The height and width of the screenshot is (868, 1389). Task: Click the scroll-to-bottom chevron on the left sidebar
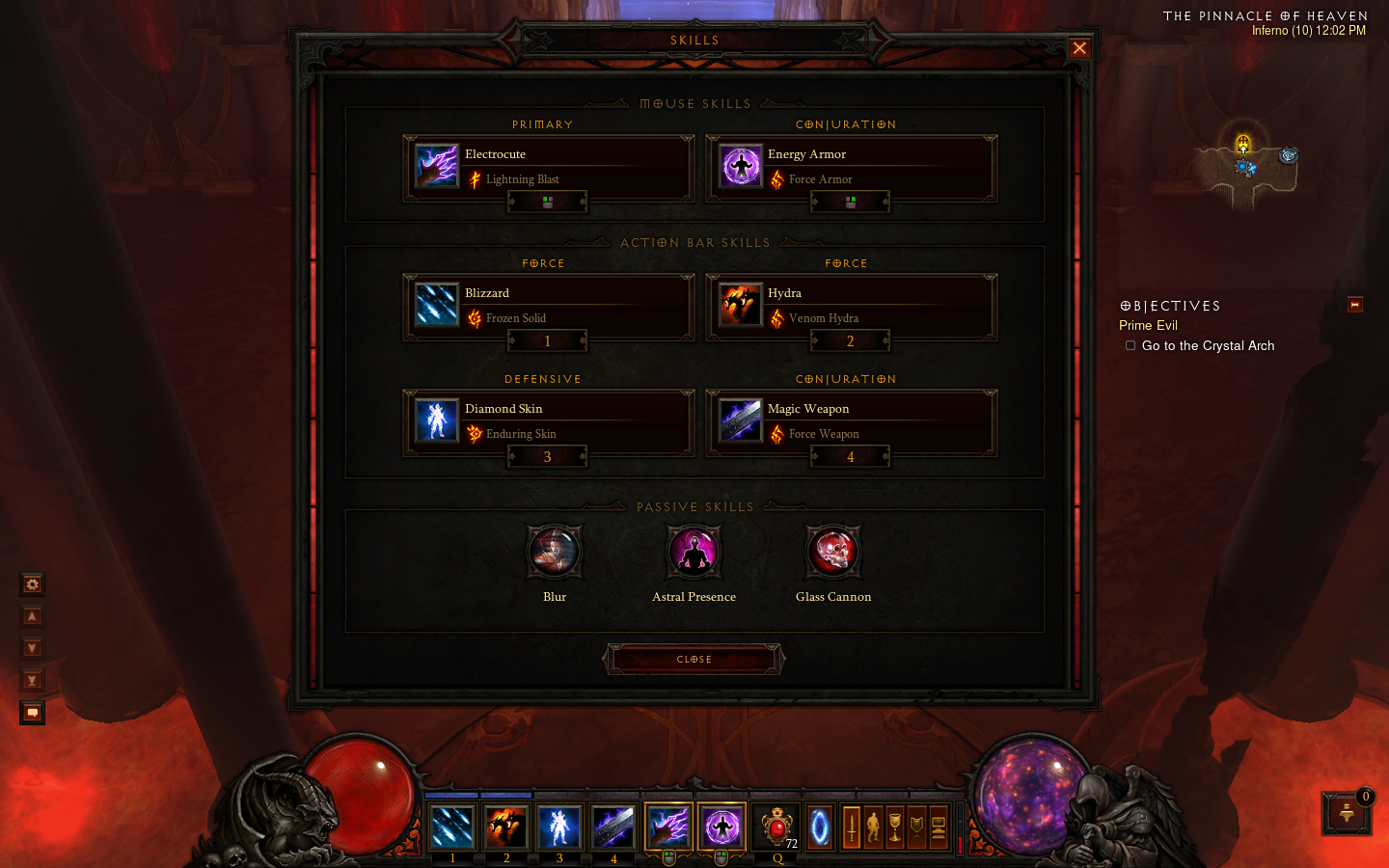[32, 680]
